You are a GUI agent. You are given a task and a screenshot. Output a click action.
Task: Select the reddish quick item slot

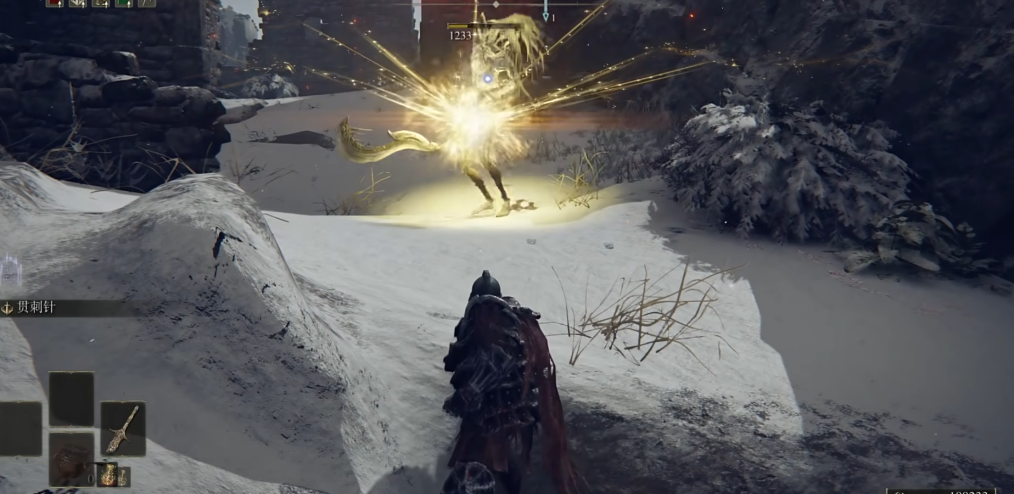(x=71, y=458)
